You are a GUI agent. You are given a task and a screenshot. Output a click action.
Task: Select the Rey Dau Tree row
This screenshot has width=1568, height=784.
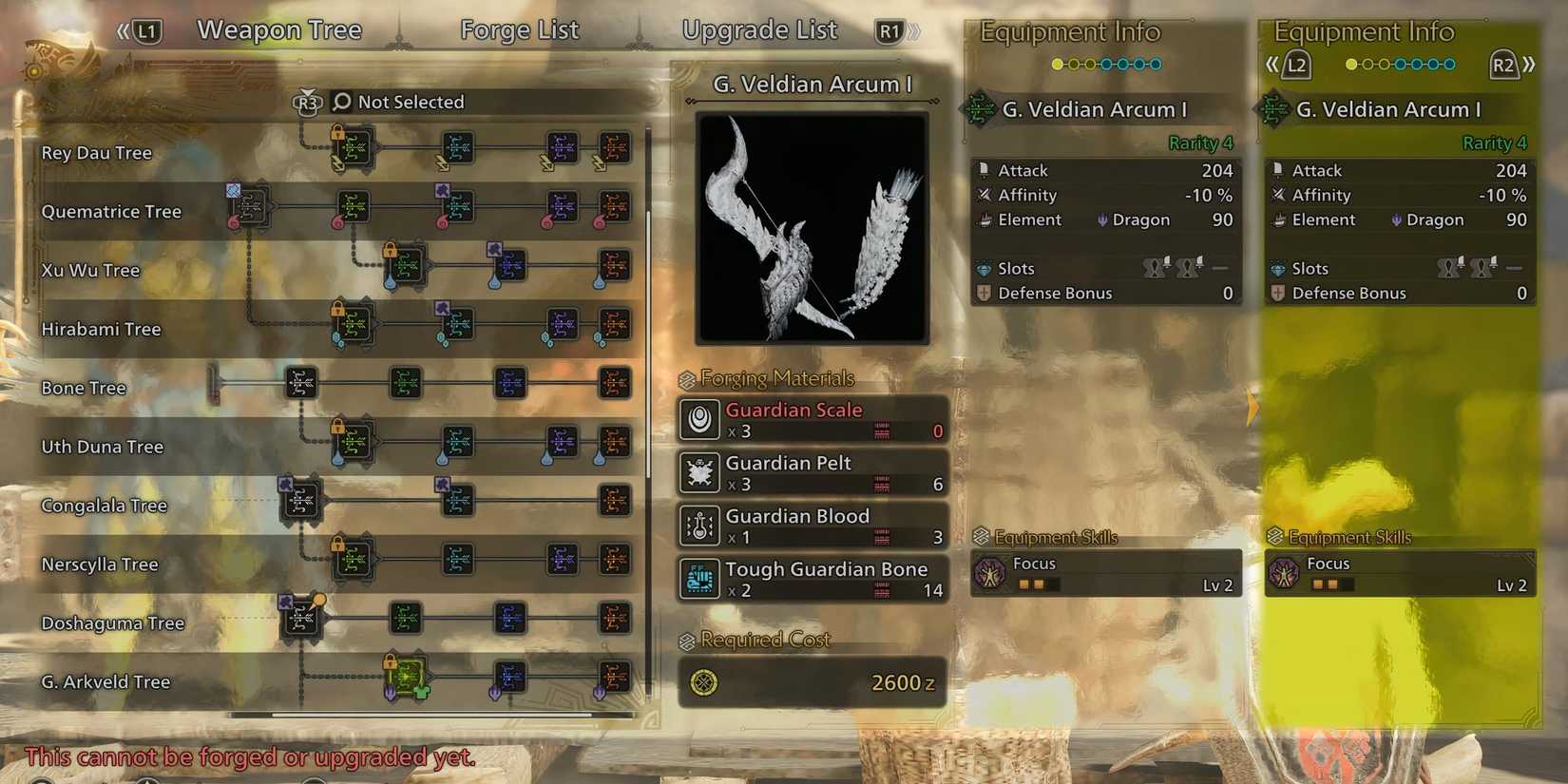point(96,153)
